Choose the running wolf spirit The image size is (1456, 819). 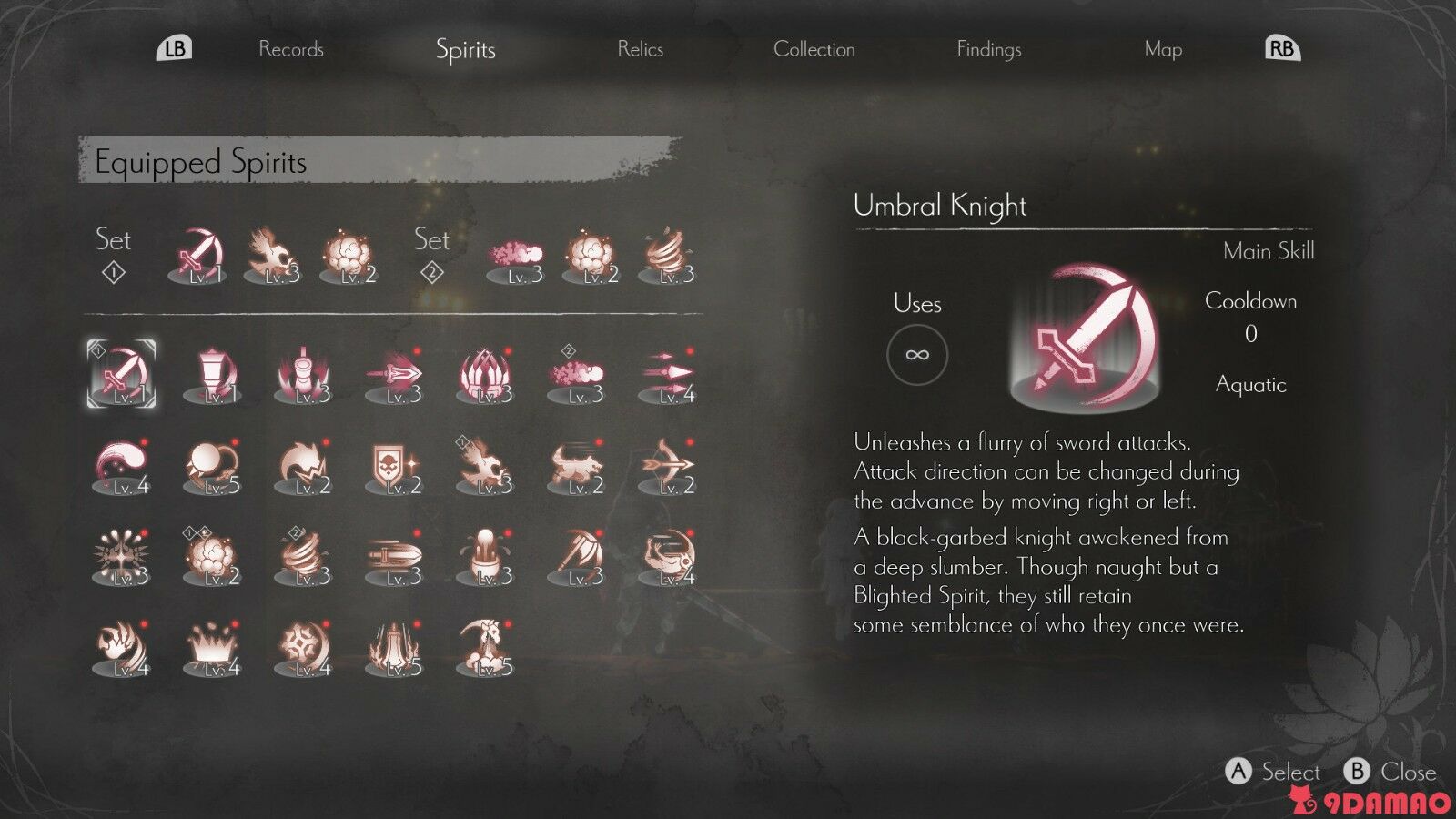576,468
